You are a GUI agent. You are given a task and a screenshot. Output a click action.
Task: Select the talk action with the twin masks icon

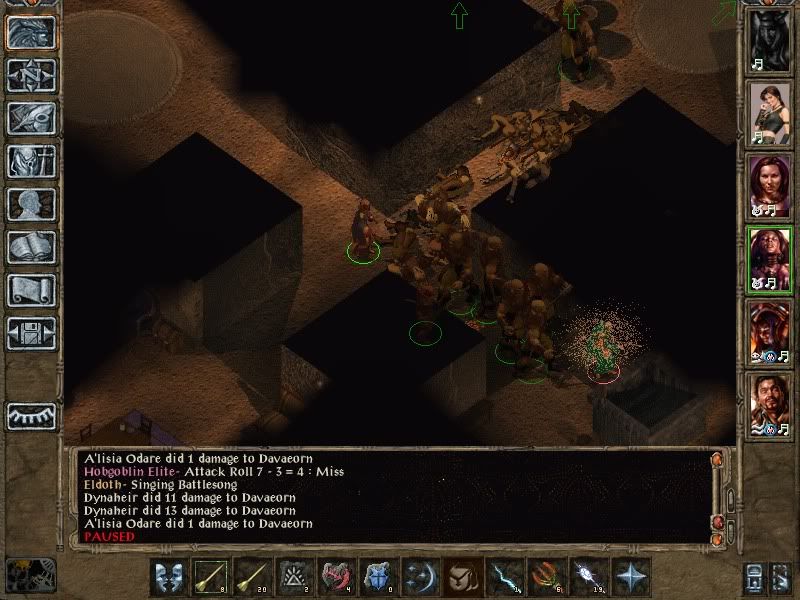point(168,577)
